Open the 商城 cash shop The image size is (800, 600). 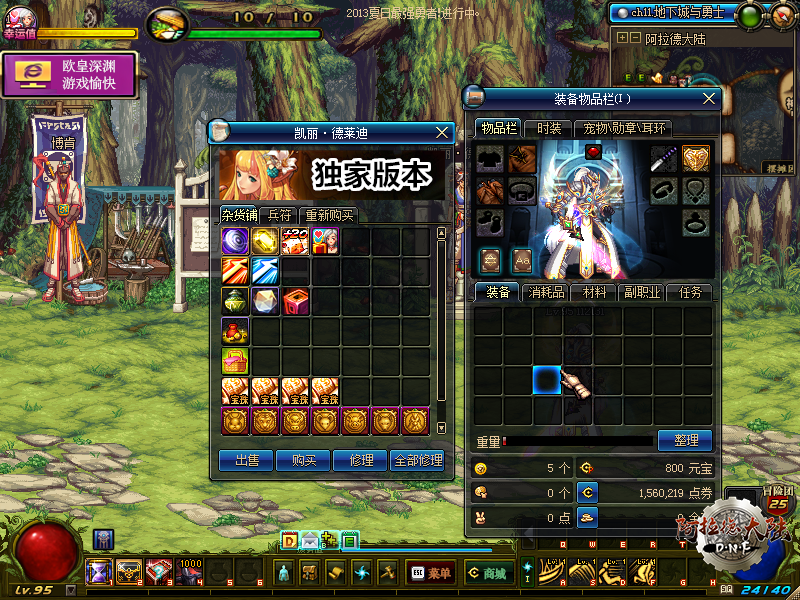[x=488, y=573]
